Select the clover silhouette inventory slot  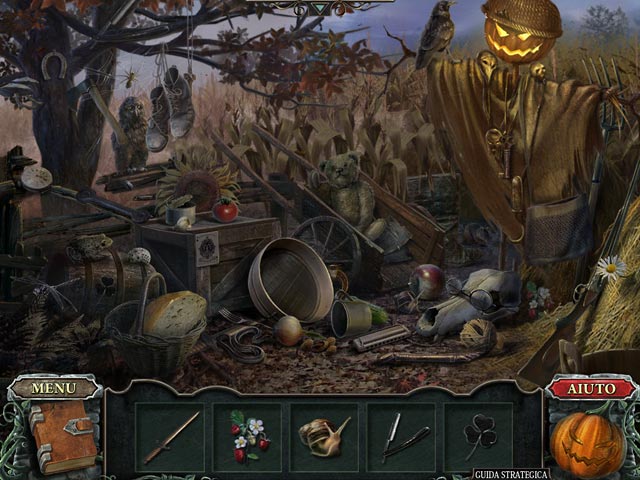tap(479, 437)
